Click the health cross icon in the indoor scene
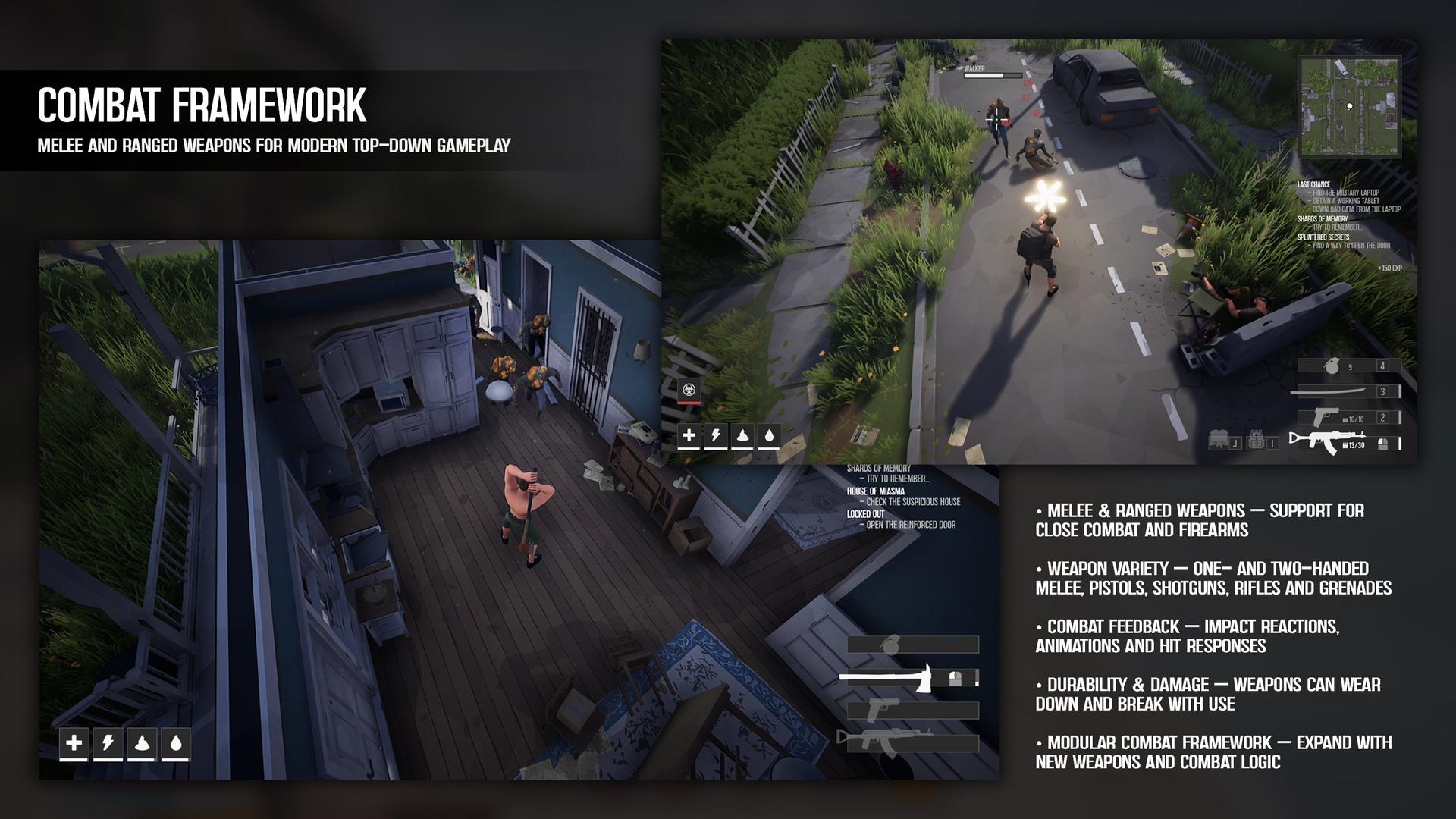Viewport: 1456px width, 819px height. [74, 743]
